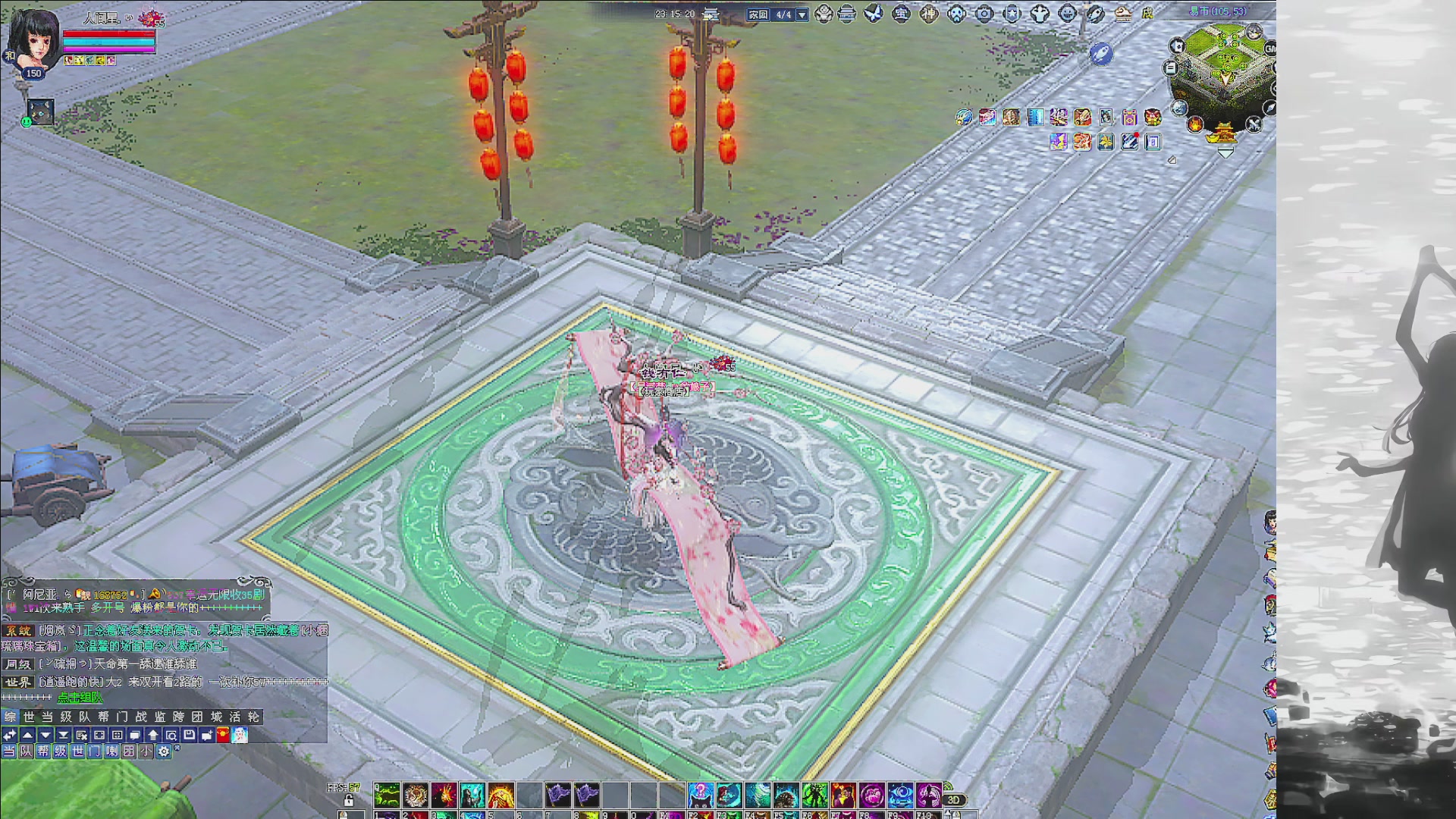Toggle the lock icon beside the skill bar
The image size is (1456, 819).
(x=350, y=801)
